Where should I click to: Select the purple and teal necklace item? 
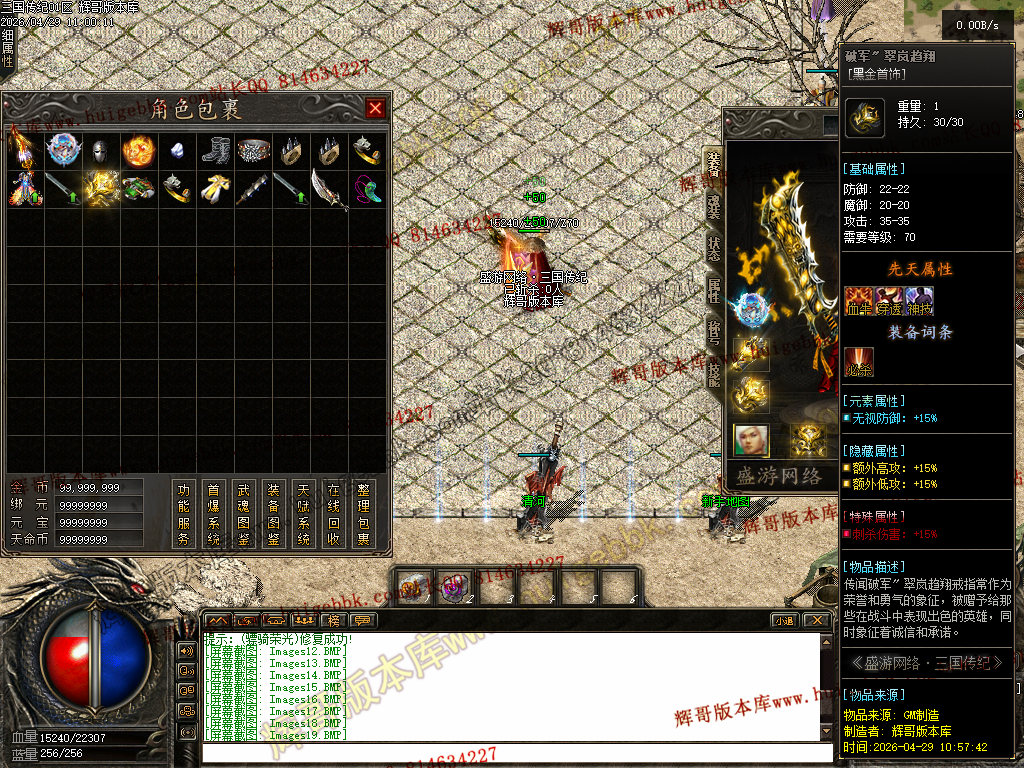tap(367, 189)
